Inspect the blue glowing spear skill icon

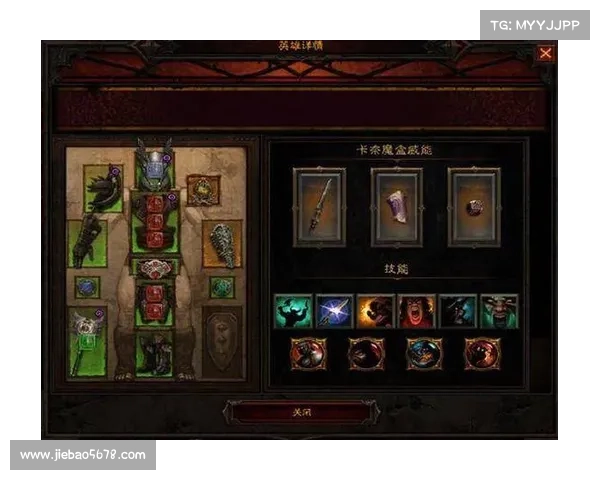334,311
